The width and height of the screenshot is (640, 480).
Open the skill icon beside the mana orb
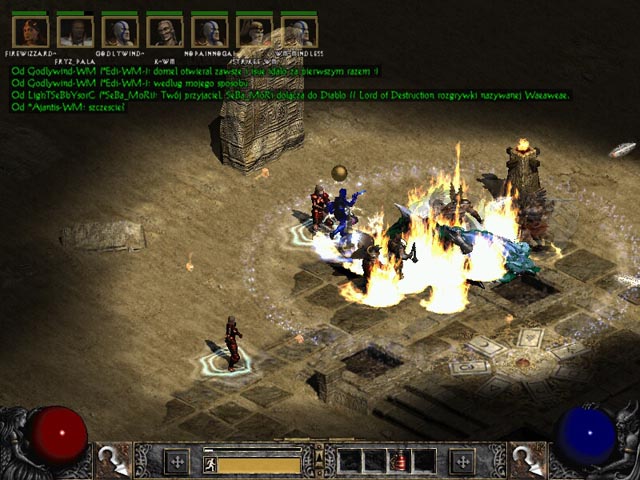527,460
